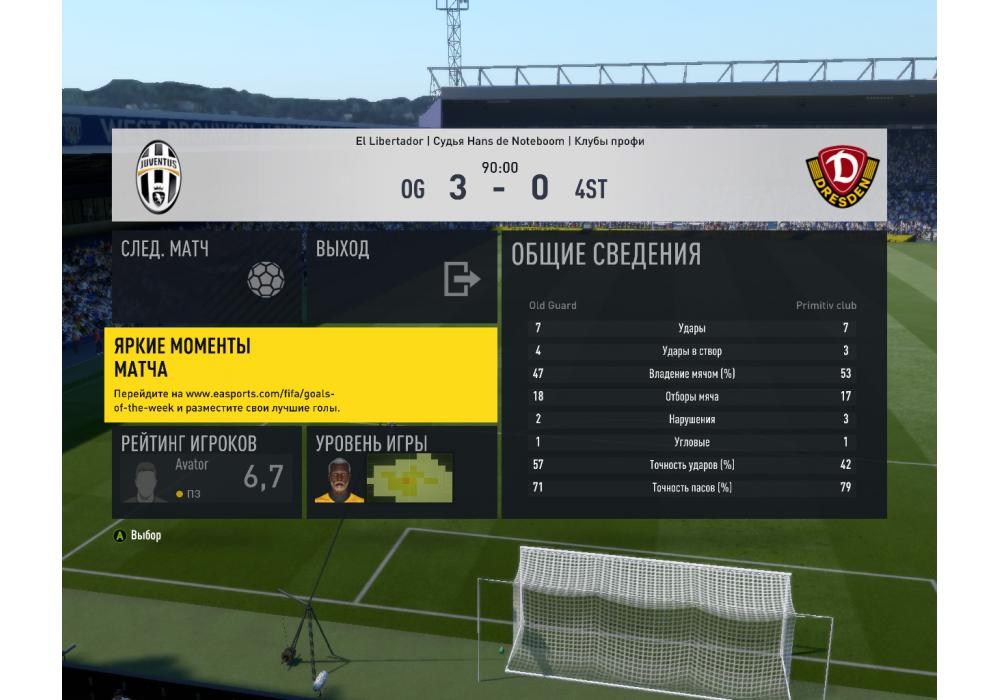1000x700 pixels.
Task: Open the Рейтинг Игроков player ratings tile
Action: [x=206, y=472]
